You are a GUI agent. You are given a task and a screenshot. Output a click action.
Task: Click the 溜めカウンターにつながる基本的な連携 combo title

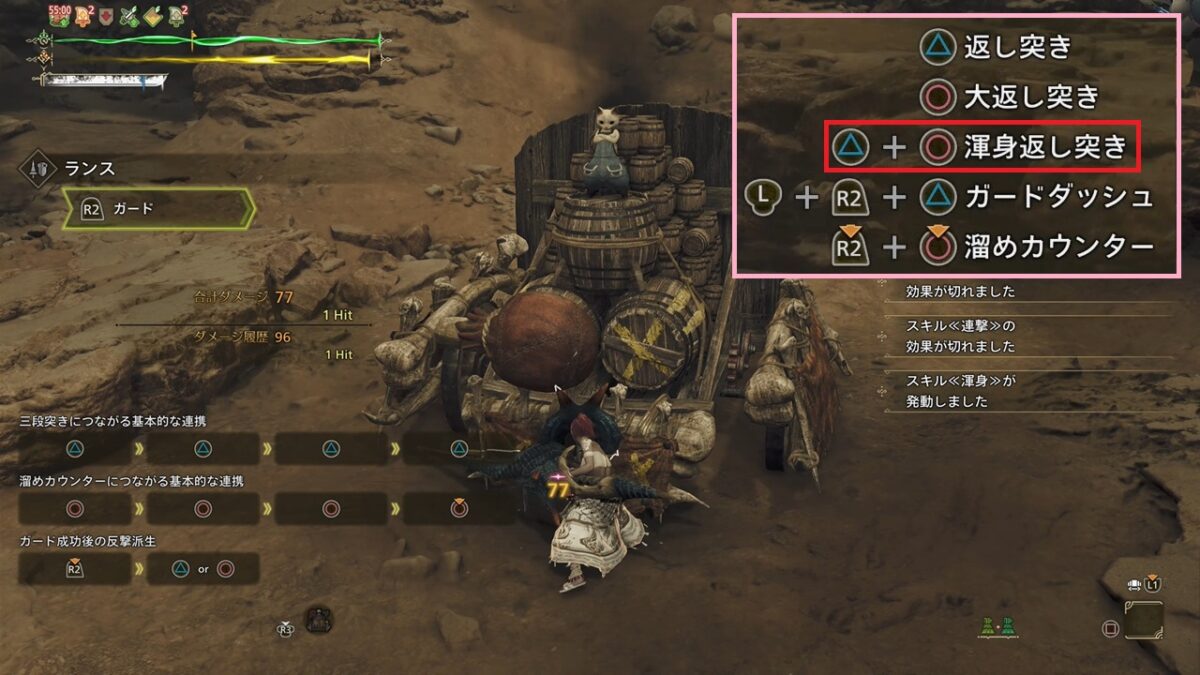[x=131, y=481]
